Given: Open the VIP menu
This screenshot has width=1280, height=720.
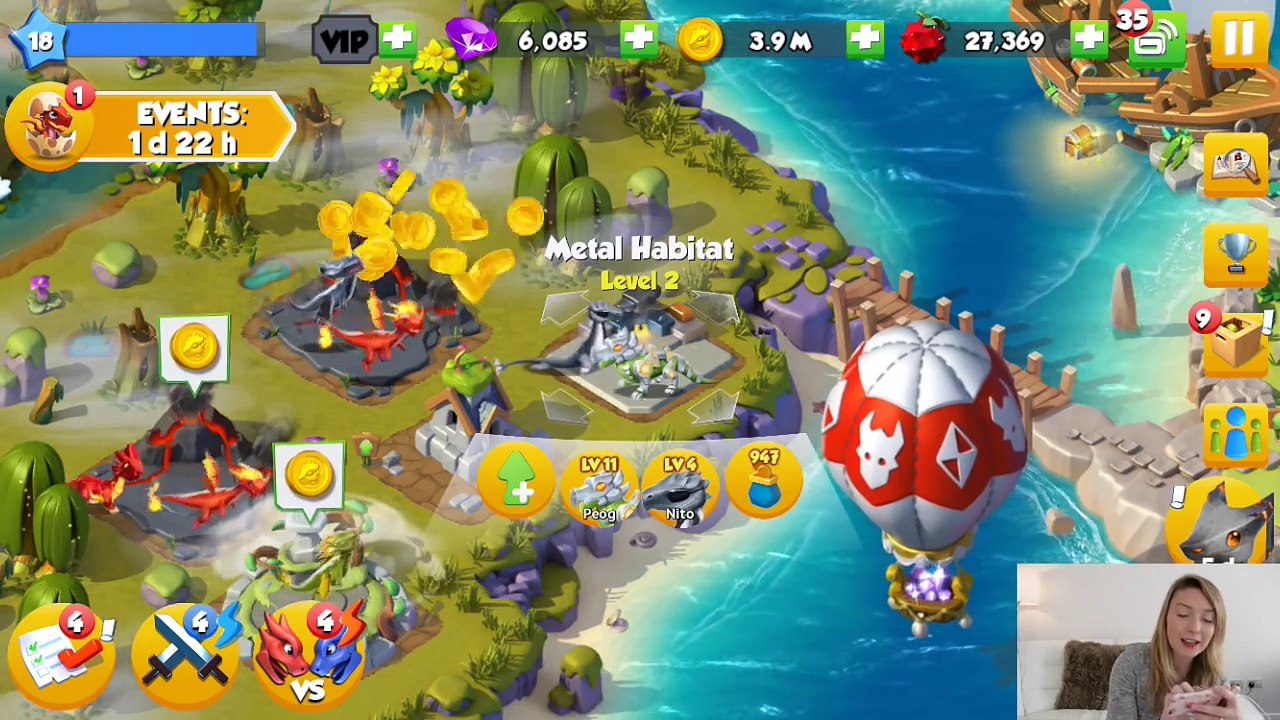Looking at the screenshot, I should [343, 41].
